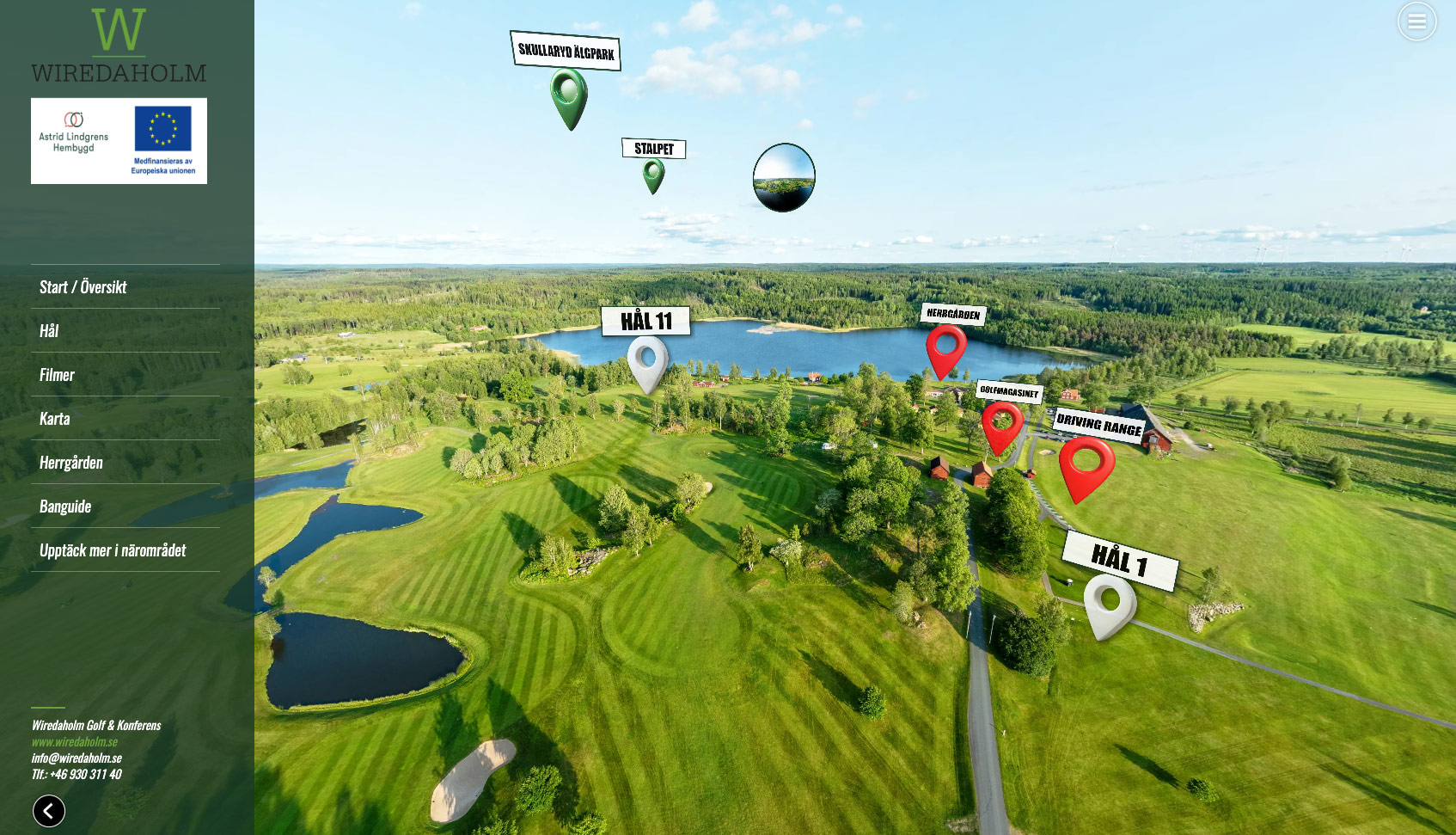Show the Karta map page

(x=55, y=419)
